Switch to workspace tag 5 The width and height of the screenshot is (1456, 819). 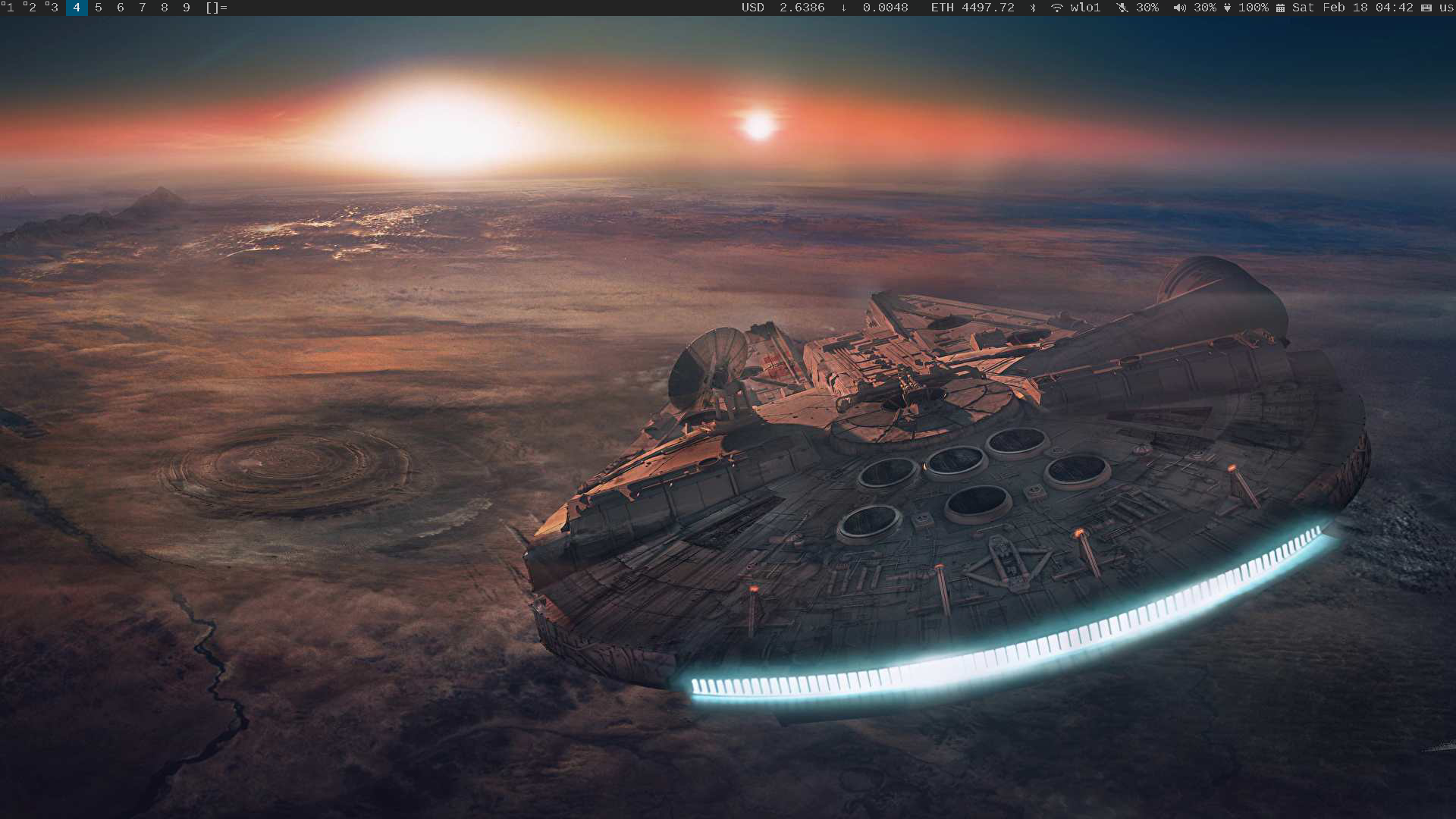point(99,8)
